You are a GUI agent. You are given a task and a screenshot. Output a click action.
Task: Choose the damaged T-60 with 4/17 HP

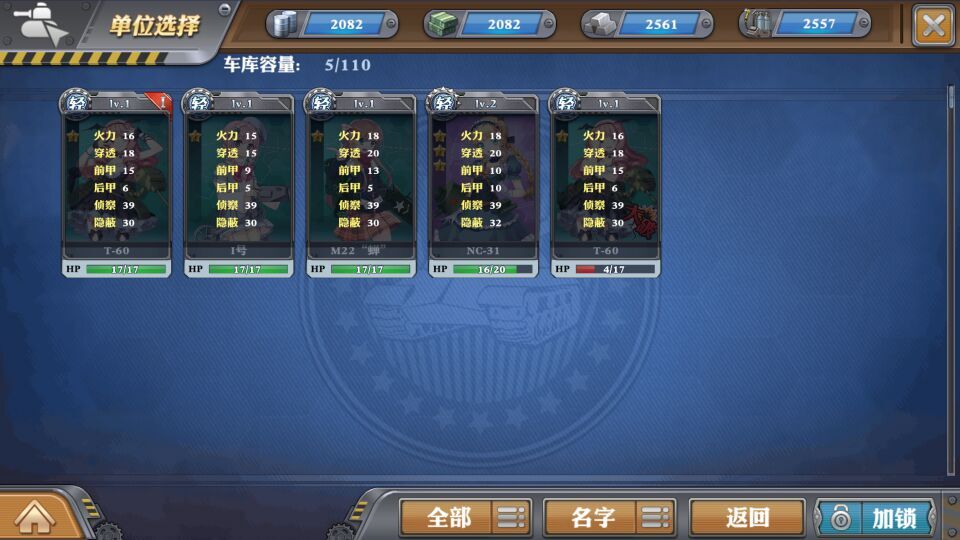coord(605,182)
